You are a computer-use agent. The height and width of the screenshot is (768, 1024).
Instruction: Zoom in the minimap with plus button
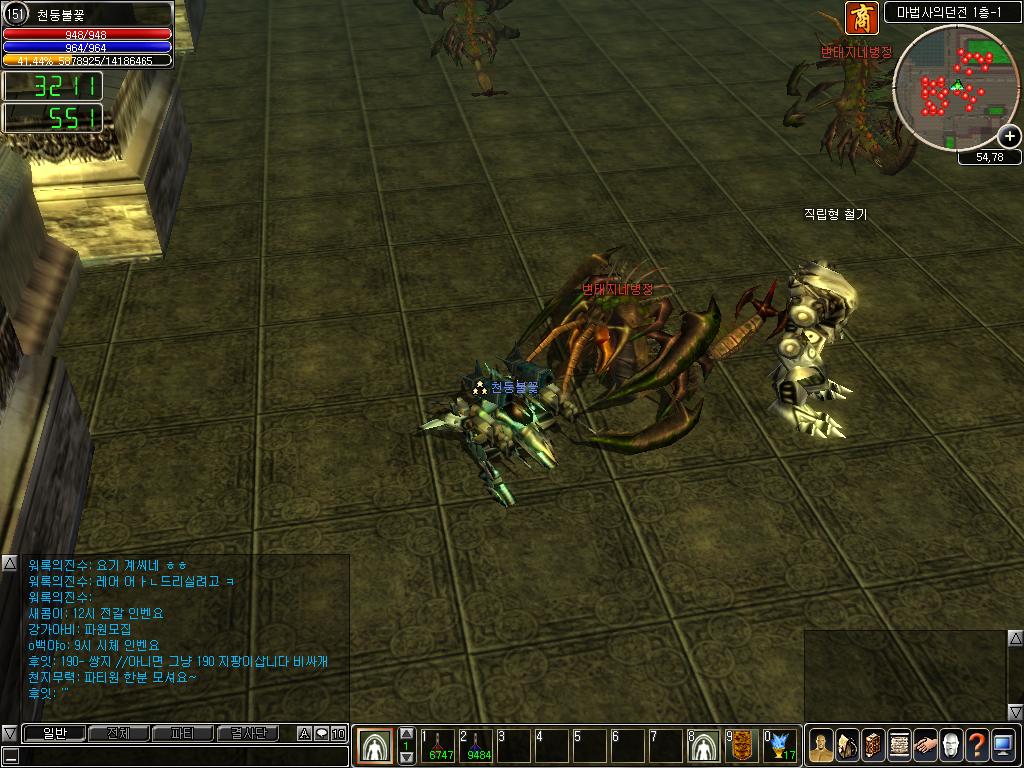coord(1010,136)
